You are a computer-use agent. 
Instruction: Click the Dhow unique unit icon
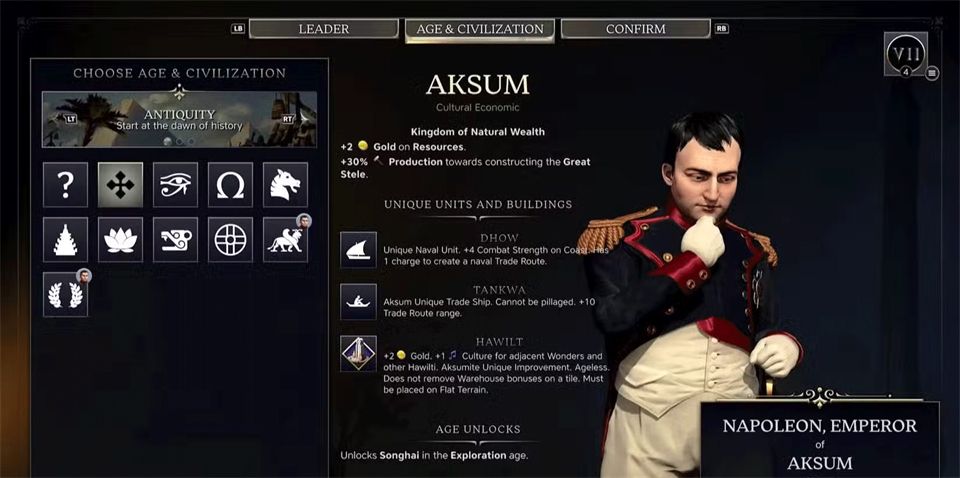[x=358, y=250]
